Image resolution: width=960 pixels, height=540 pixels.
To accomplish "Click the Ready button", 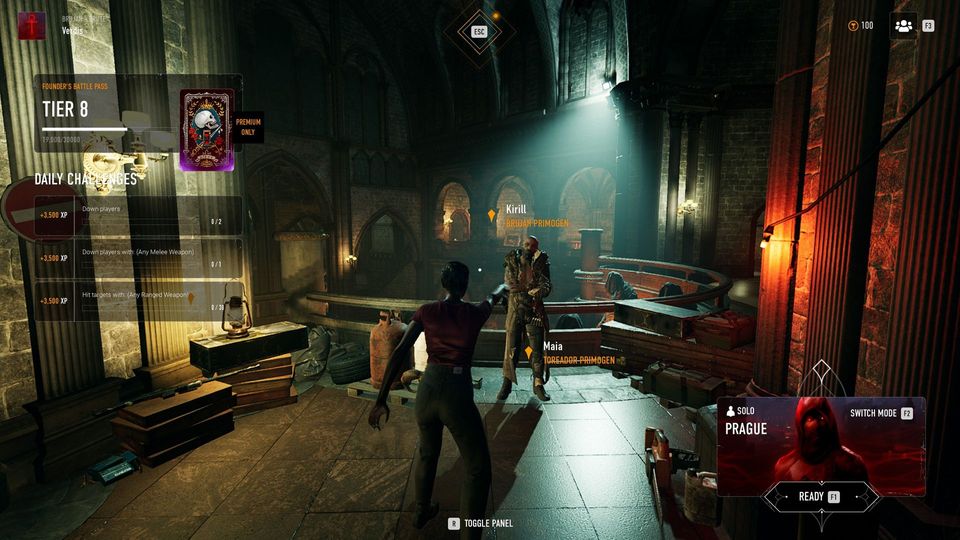I will click(820, 496).
